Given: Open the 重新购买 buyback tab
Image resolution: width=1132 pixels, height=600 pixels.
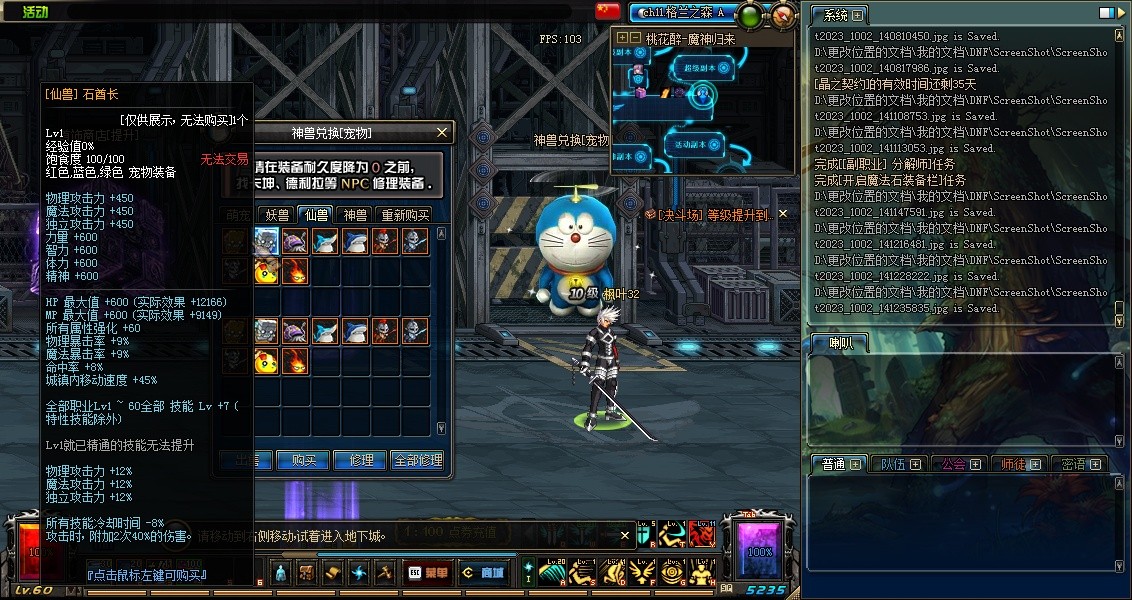Looking at the screenshot, I should [x=404, y=214].
